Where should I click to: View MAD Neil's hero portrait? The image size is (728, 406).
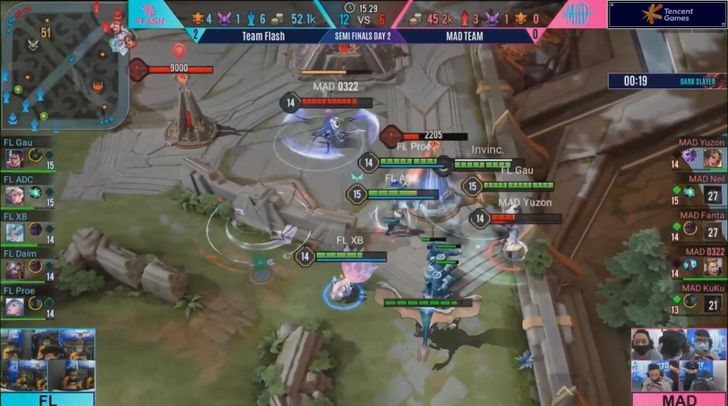[x=714, y=195]
